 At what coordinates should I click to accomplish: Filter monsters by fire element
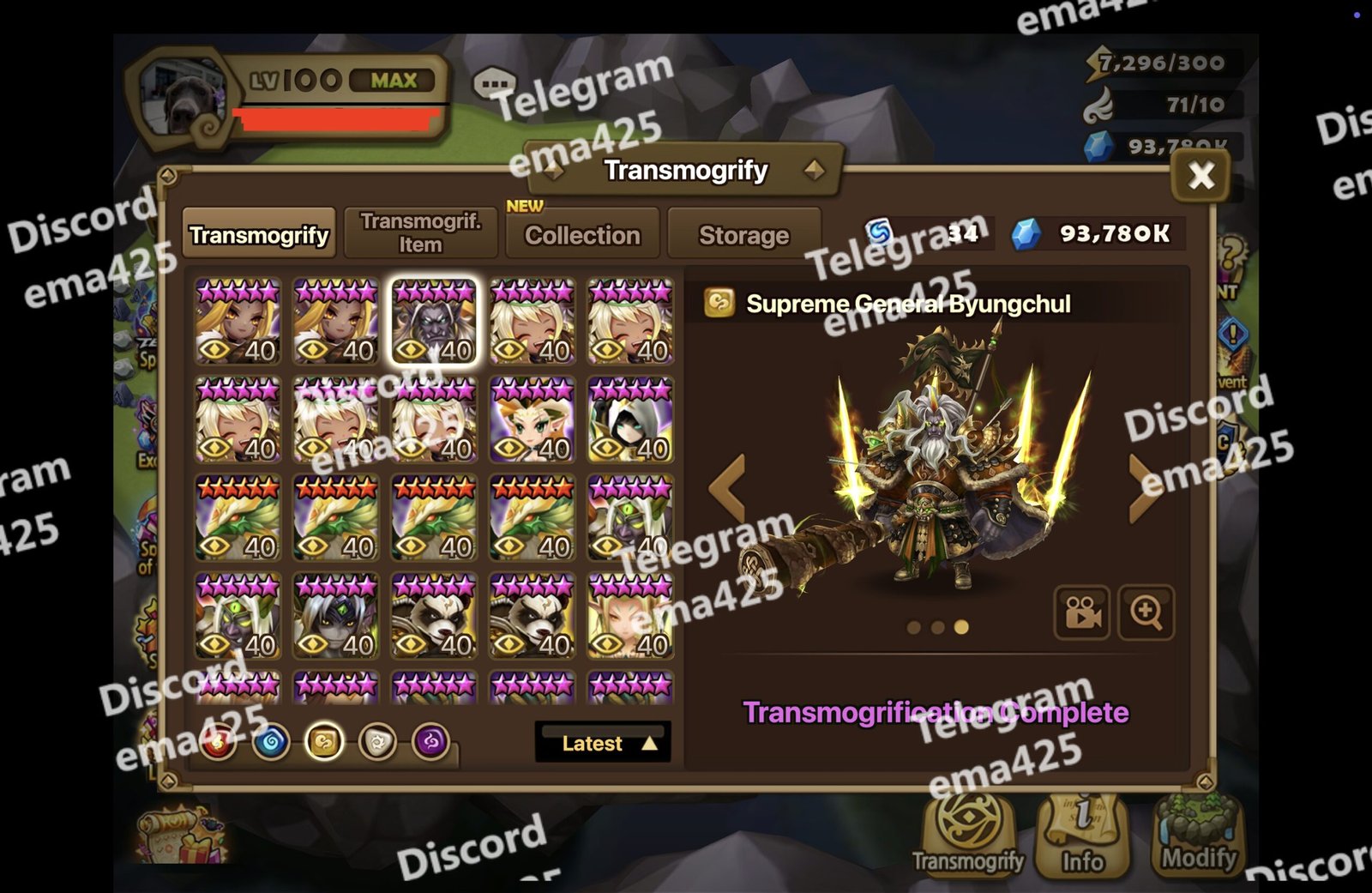pyautogui.click(x=219, y=743)
